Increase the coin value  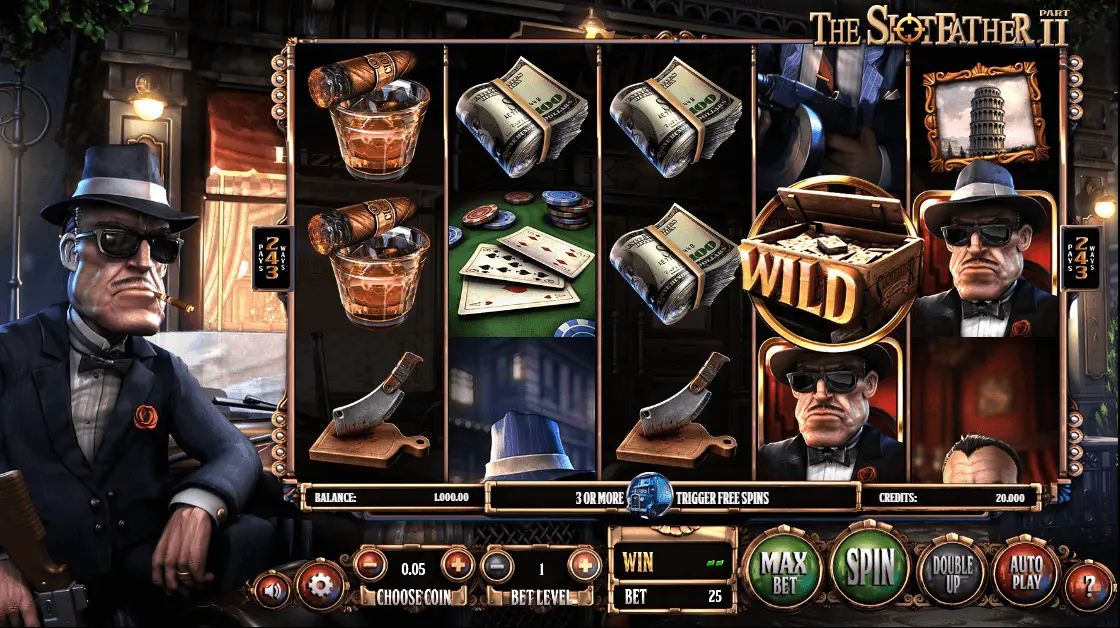(458, 564)
